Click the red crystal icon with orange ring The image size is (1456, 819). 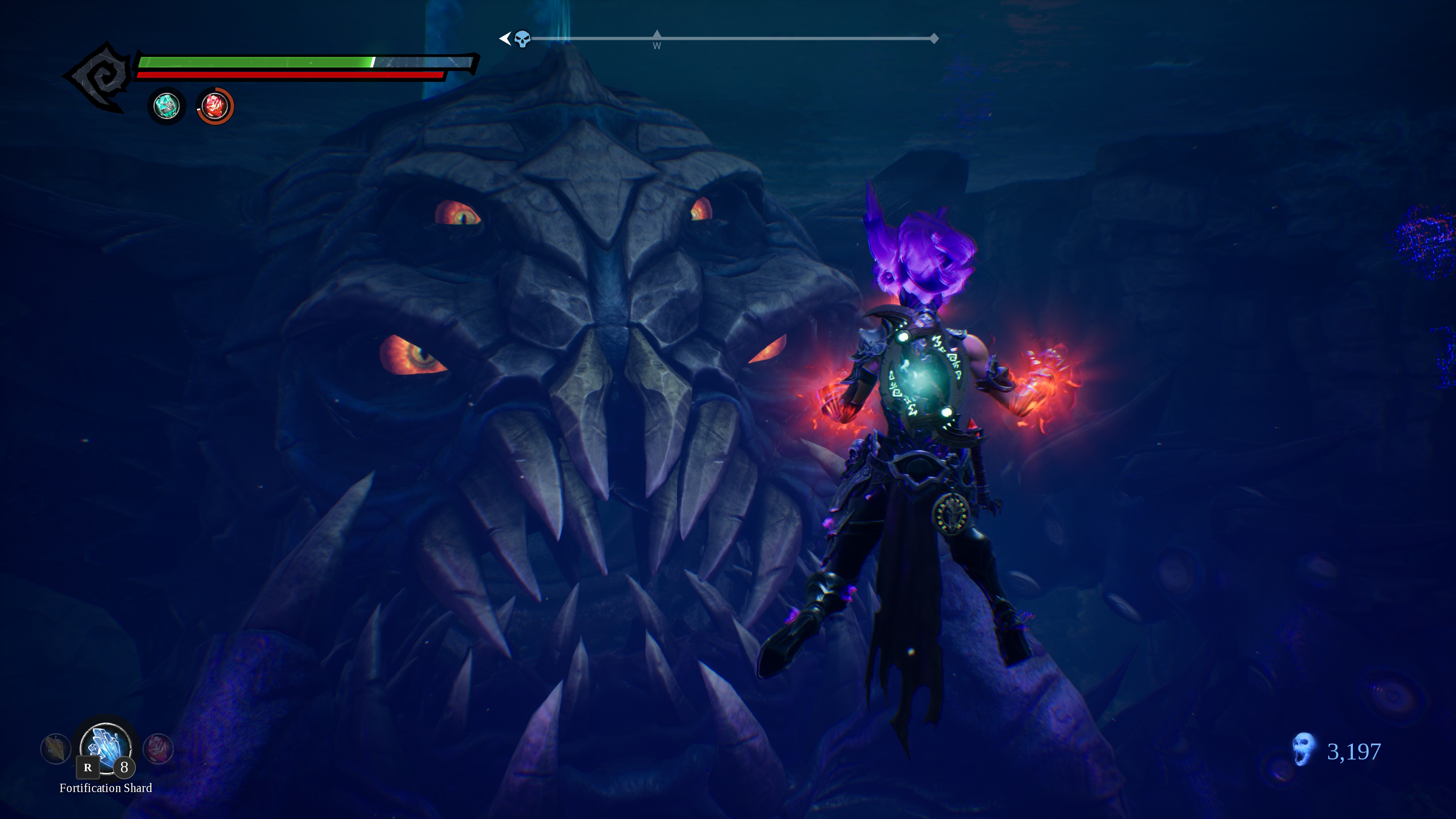(x=215, y=106)
